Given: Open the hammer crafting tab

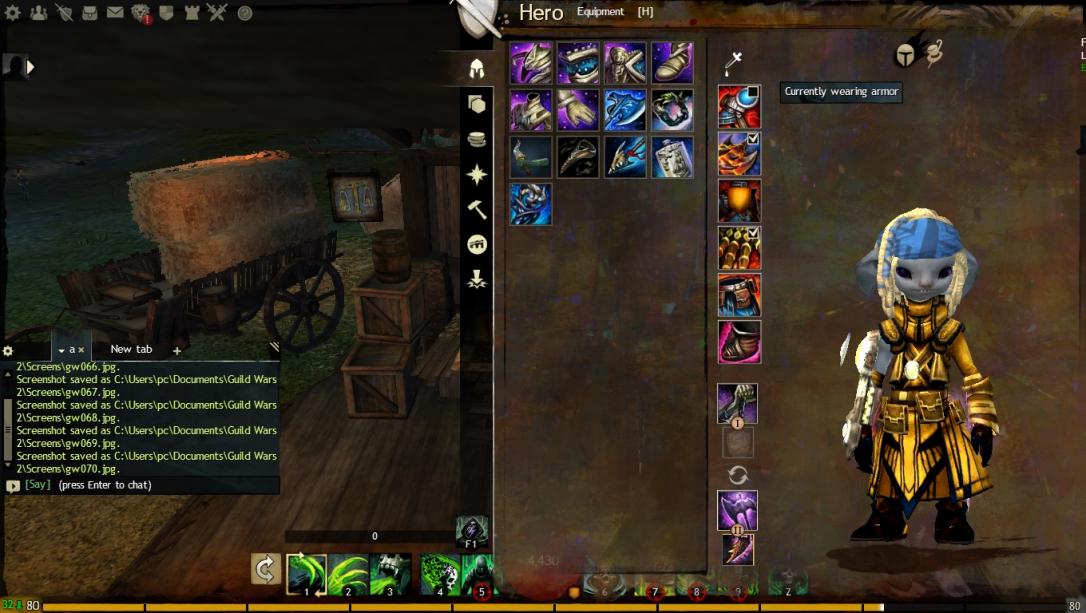Looking at the screenshot, I should click(x=477, y=210).
